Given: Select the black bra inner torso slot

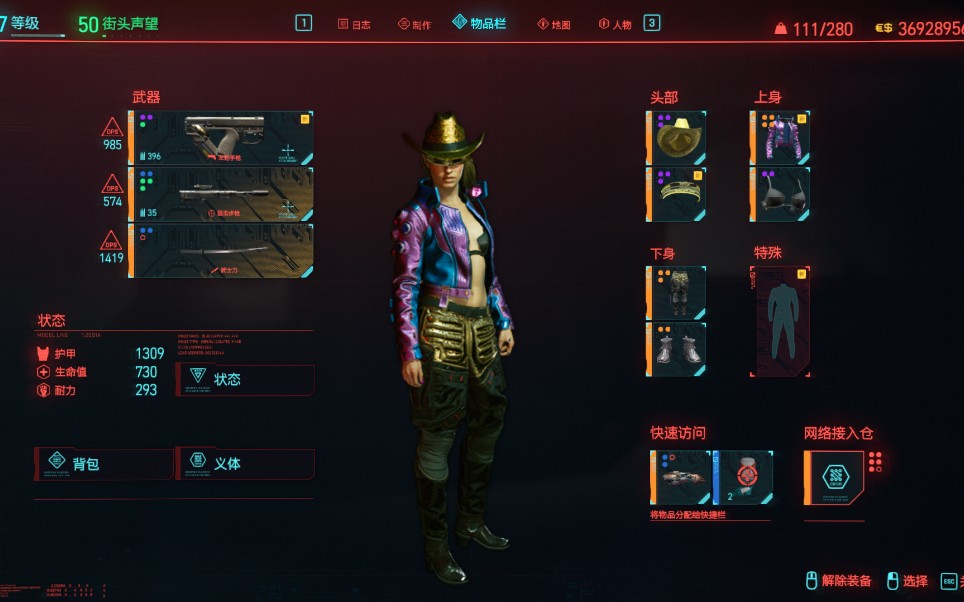Looking at the screenshot, I should (x=781, y=194).
